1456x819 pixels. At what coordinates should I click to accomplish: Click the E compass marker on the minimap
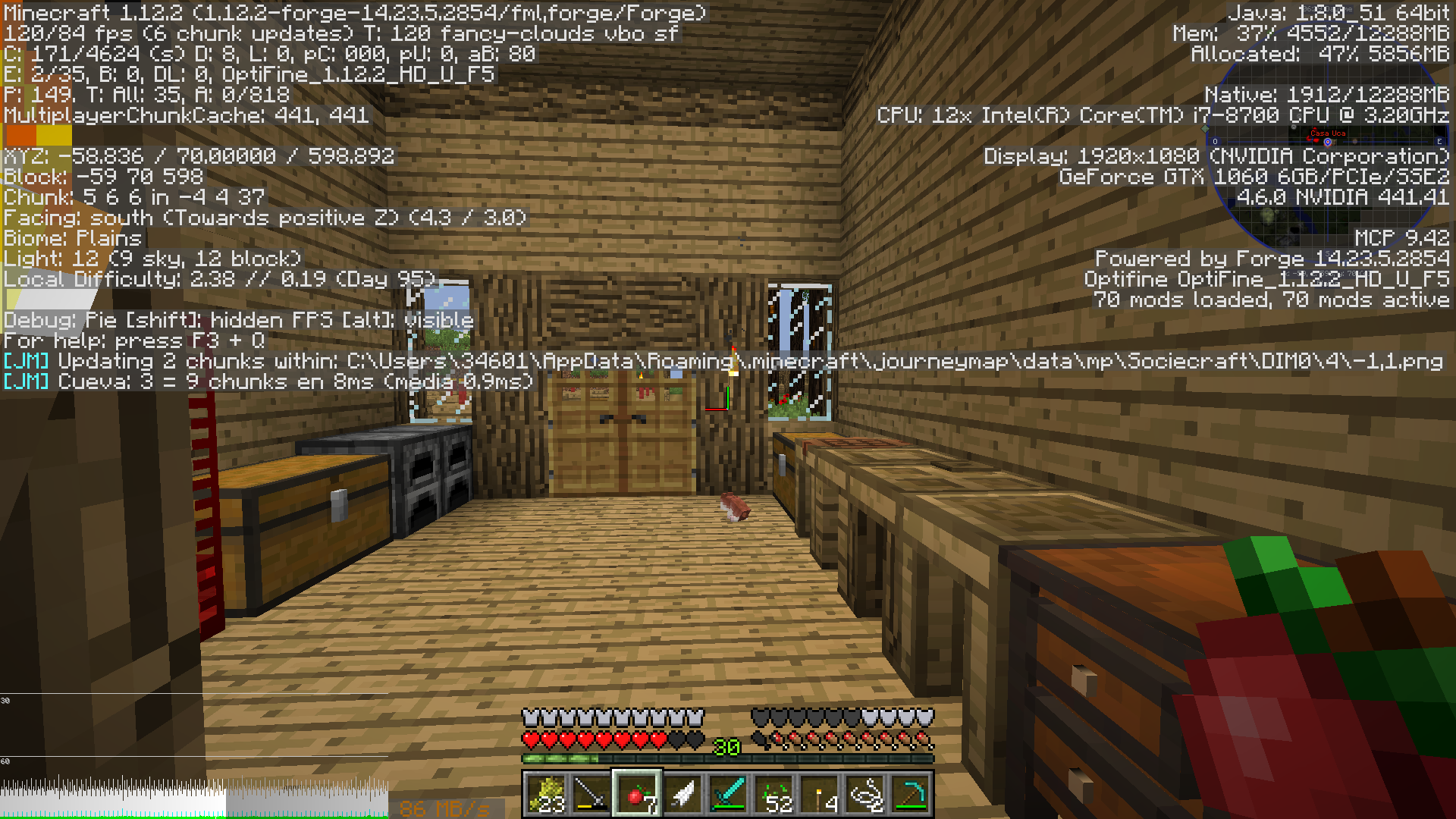[1439, 141]
